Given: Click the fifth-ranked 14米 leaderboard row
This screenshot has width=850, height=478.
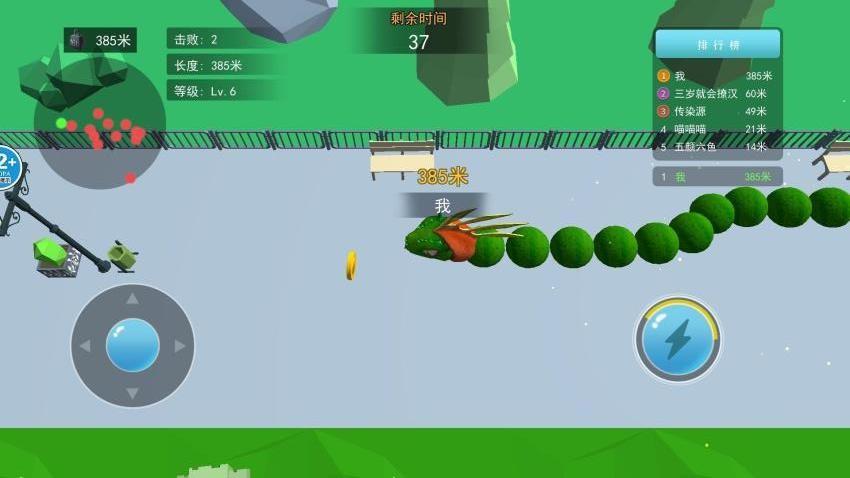Looking at the screenshot, I should [717, 147].
